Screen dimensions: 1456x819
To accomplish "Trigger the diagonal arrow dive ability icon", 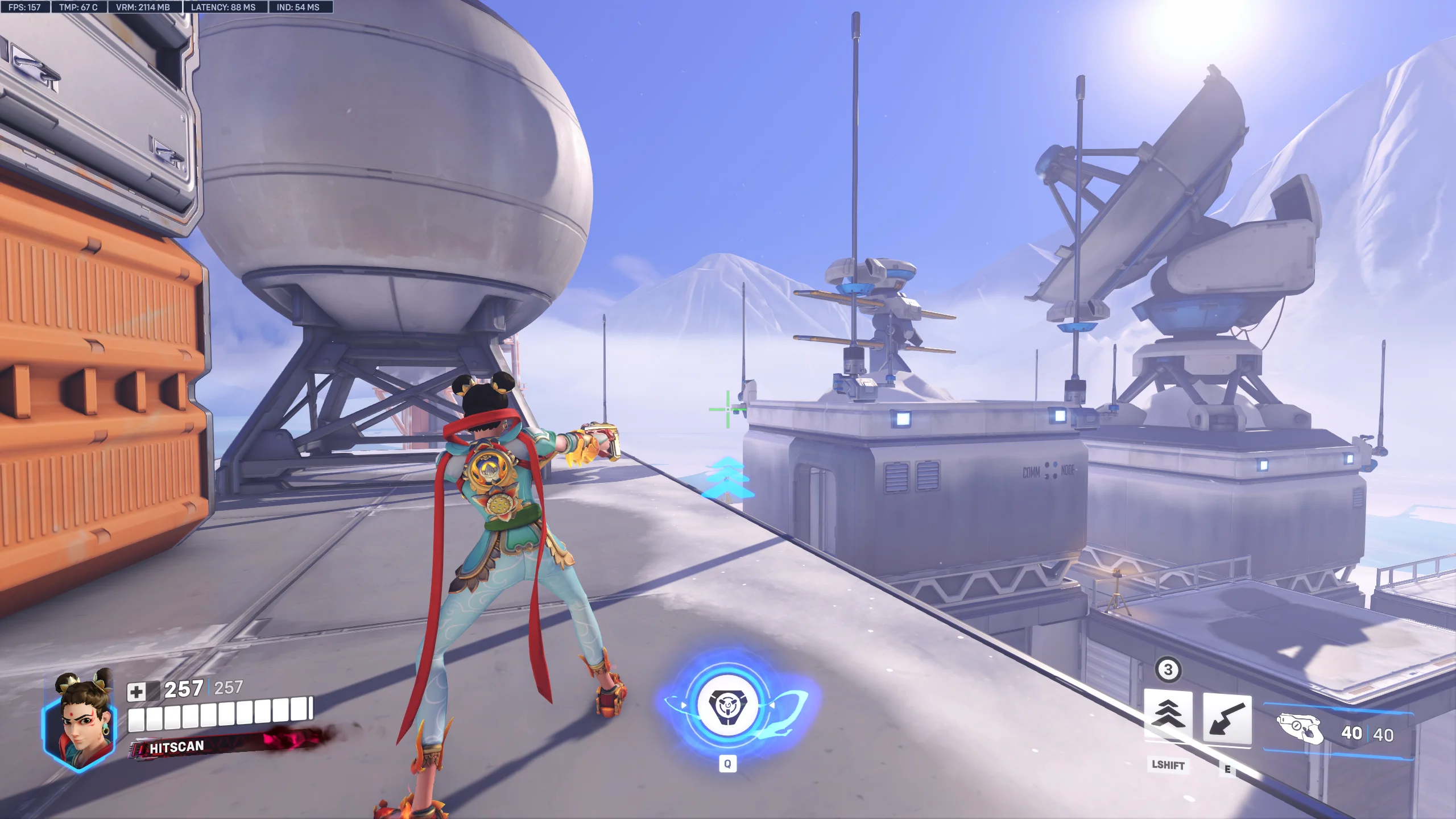I will click(1227, 719).
